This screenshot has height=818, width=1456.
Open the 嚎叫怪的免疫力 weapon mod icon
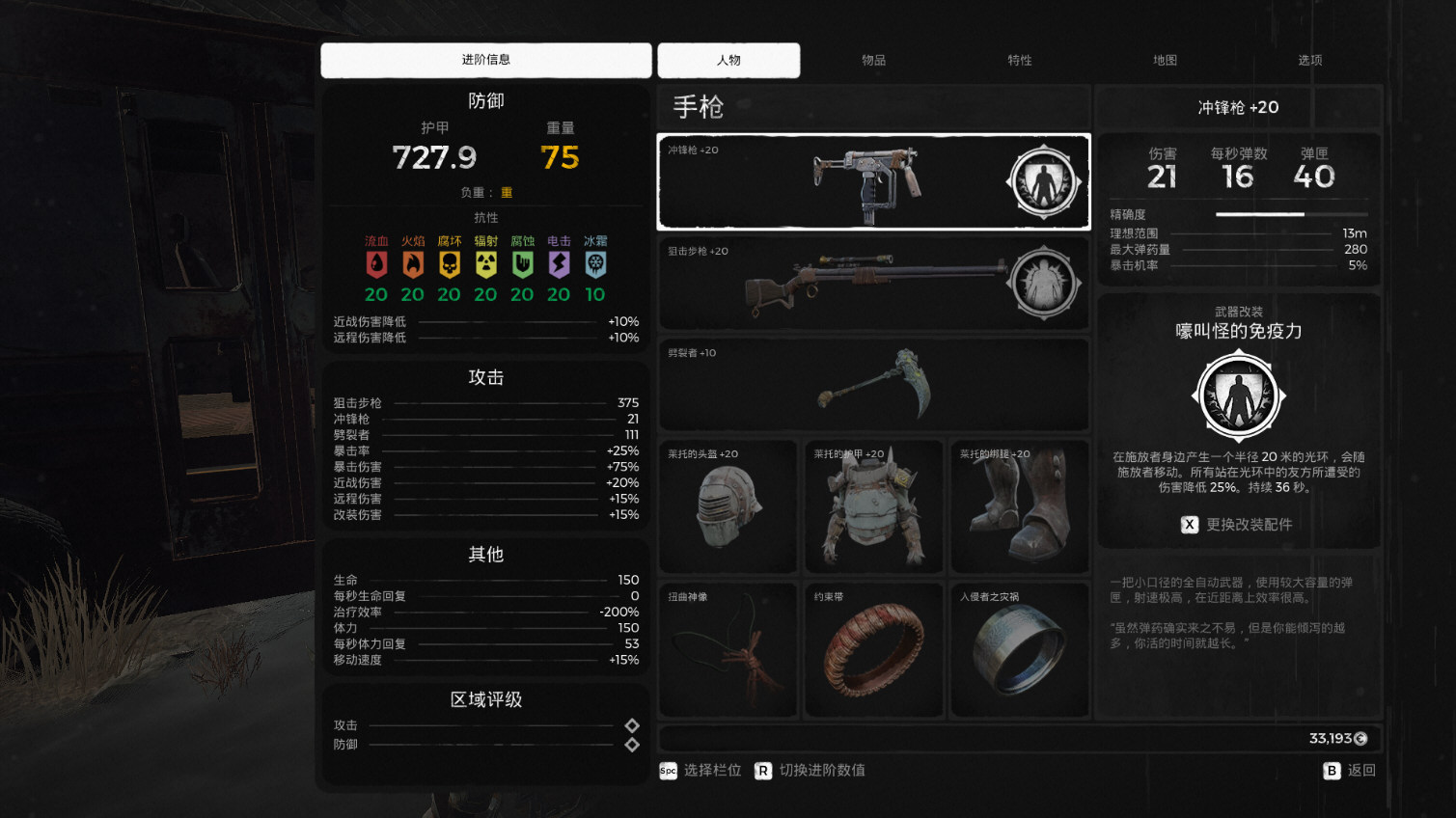click(1238, 395)
